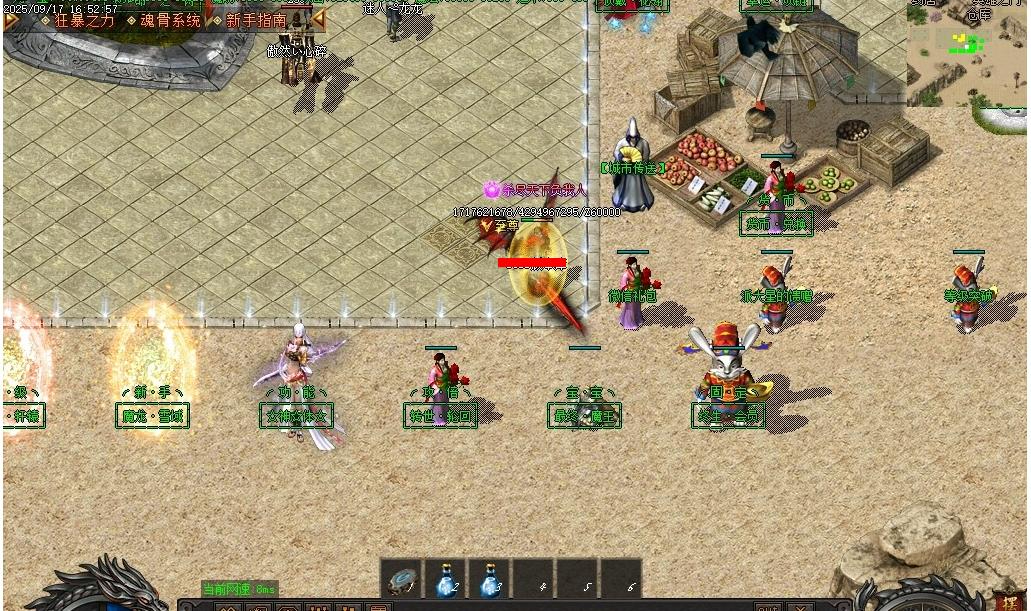Image resolution: width=1031 pixels, height=611 pixels.
Task: Use the stone item in hotbar slot 1
Action: 402,581
